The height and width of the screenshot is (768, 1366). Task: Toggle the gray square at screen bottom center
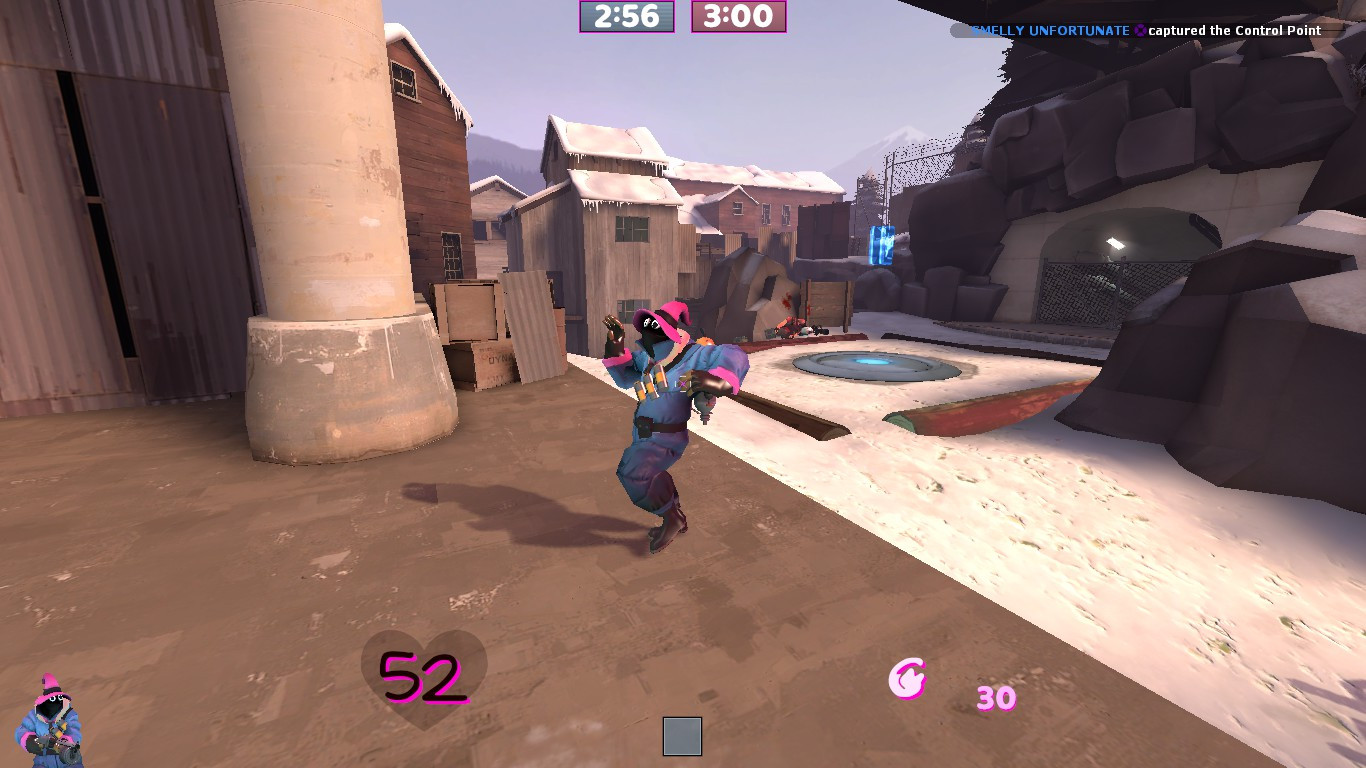[682, 736]
